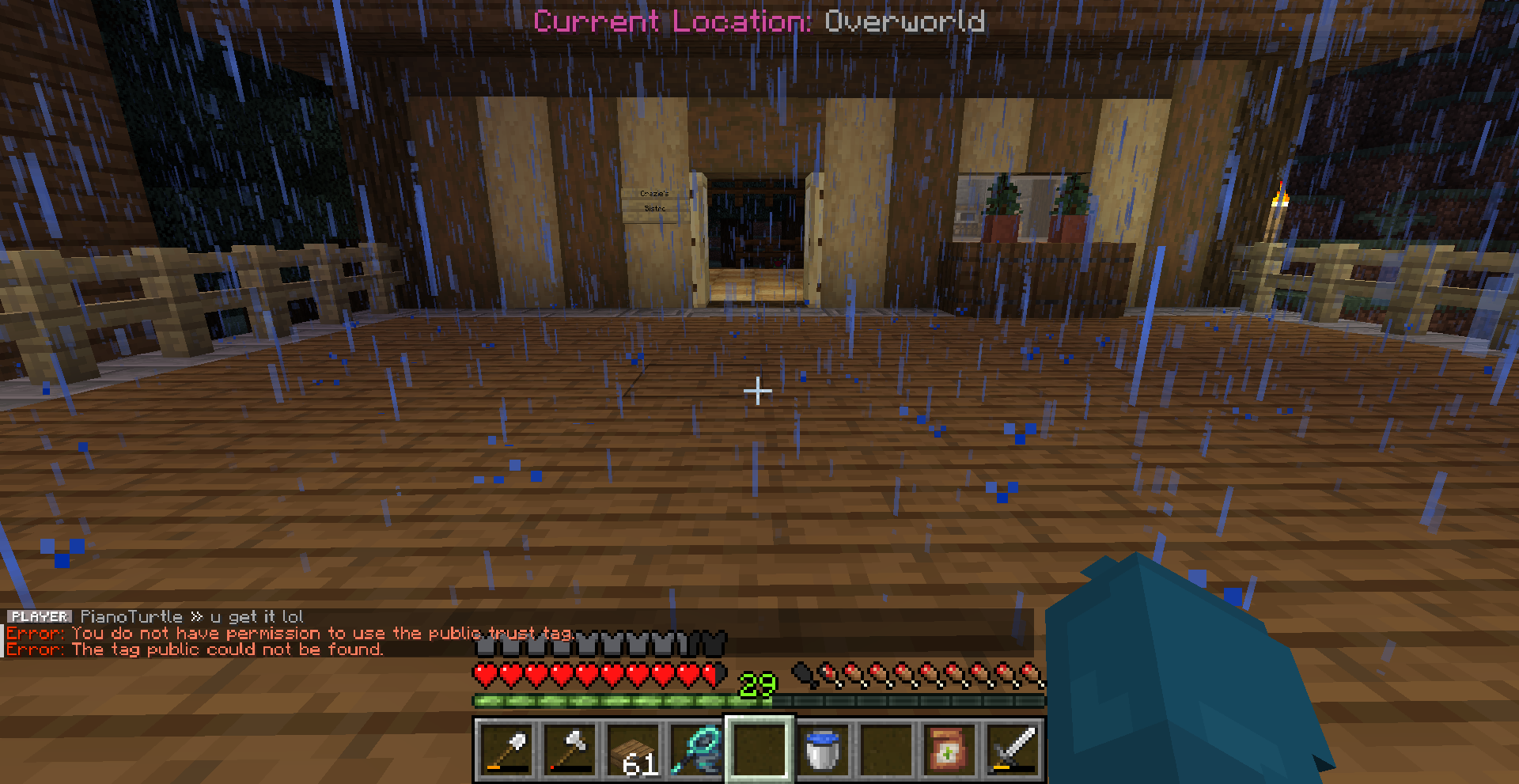Select the teal bug net slot
The height and width of the screenshot is (784, 1519).
696,749
